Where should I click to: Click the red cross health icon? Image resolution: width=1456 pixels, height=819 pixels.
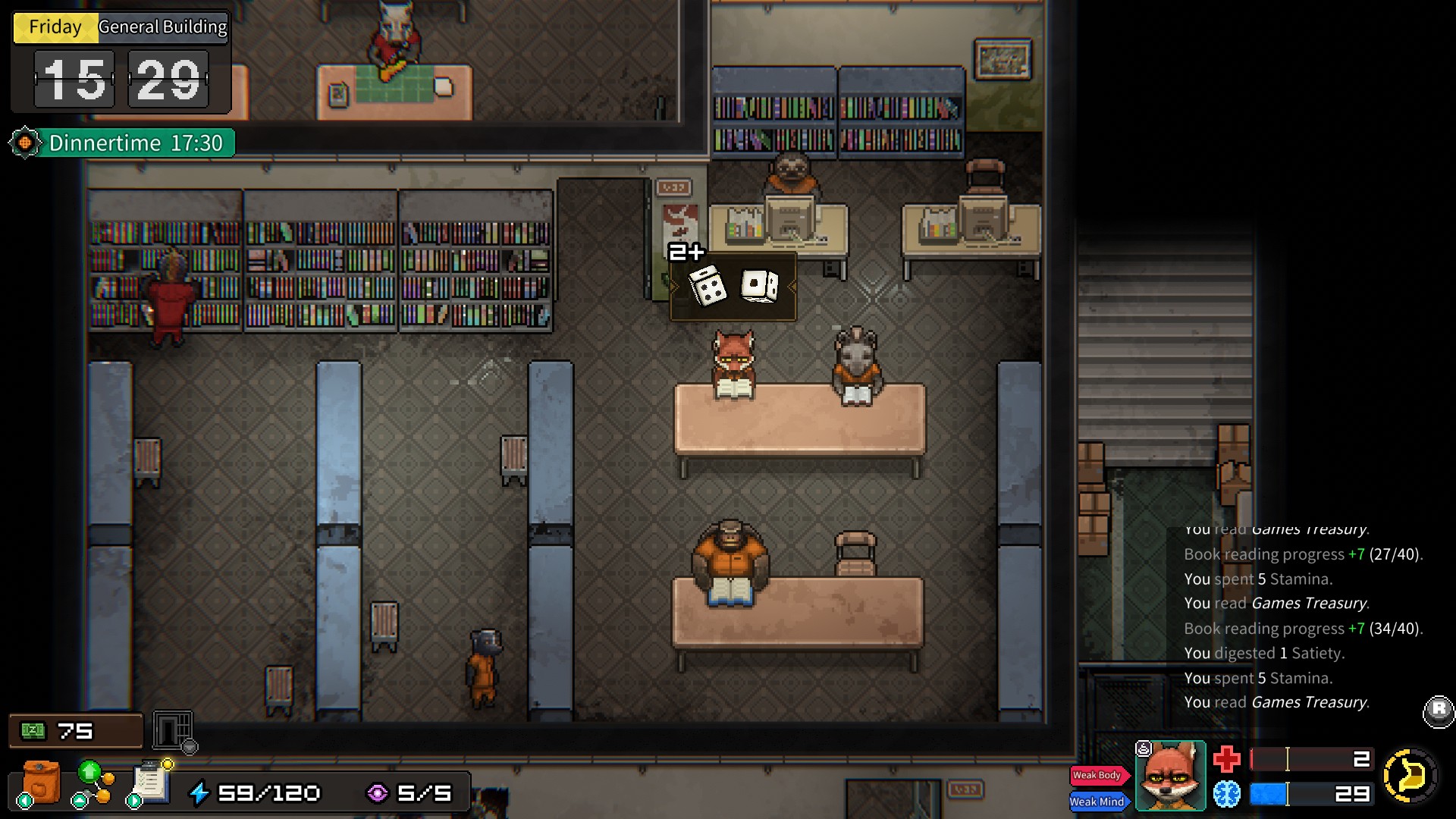coord(1226,759)
